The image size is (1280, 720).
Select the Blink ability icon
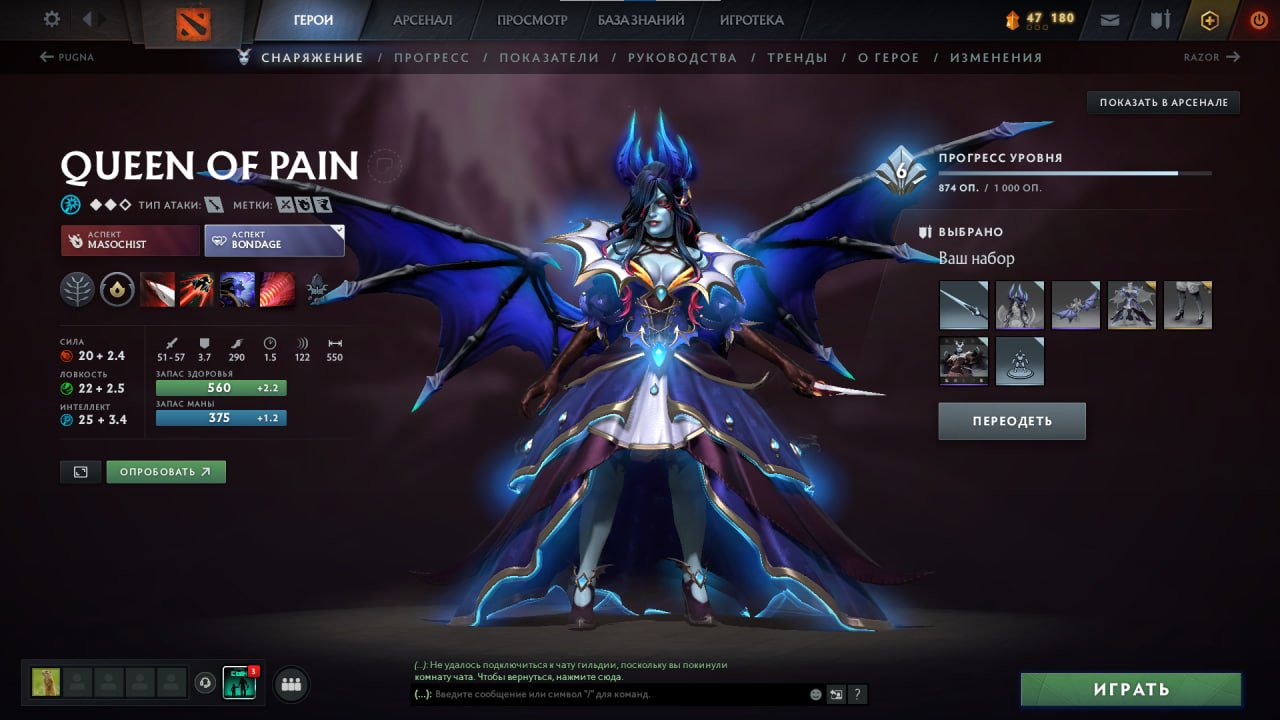tap(198, 290)
